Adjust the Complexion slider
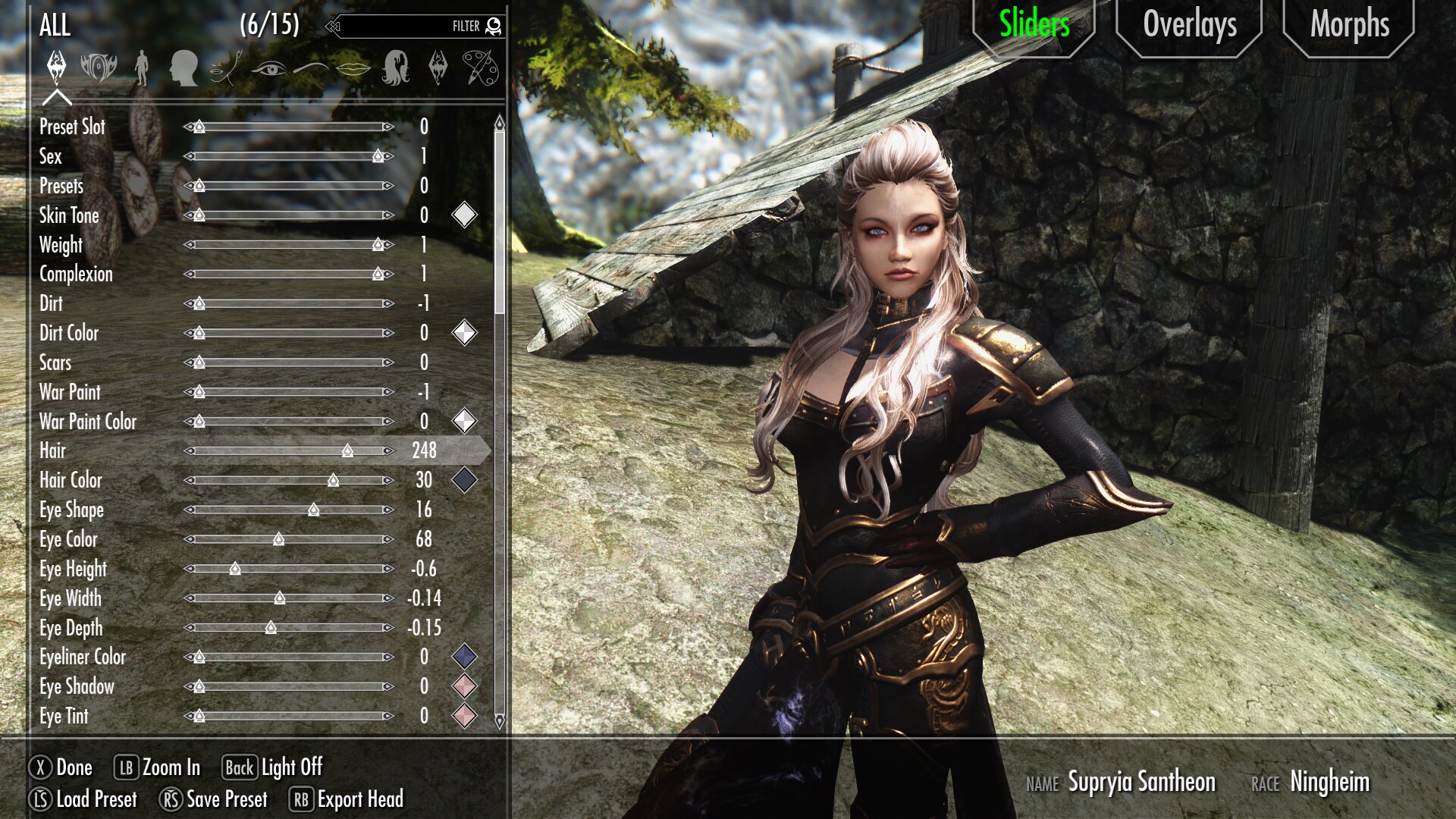1456x819 pixels. tap(289, 275)
